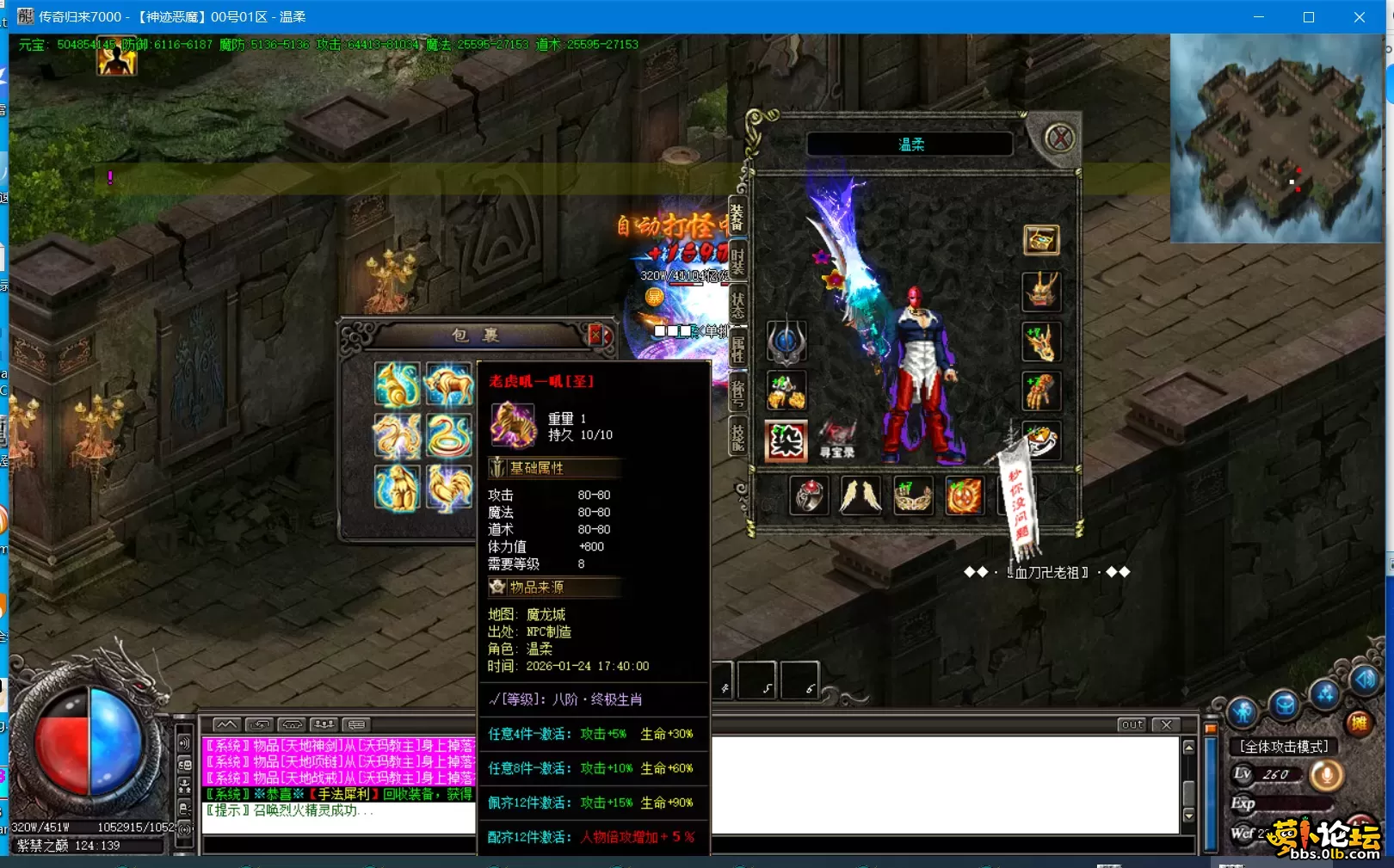Click the speaker icon on the left of the chat panel
The height and width of the screenshot is (868, 1394).
coord(183,744)
